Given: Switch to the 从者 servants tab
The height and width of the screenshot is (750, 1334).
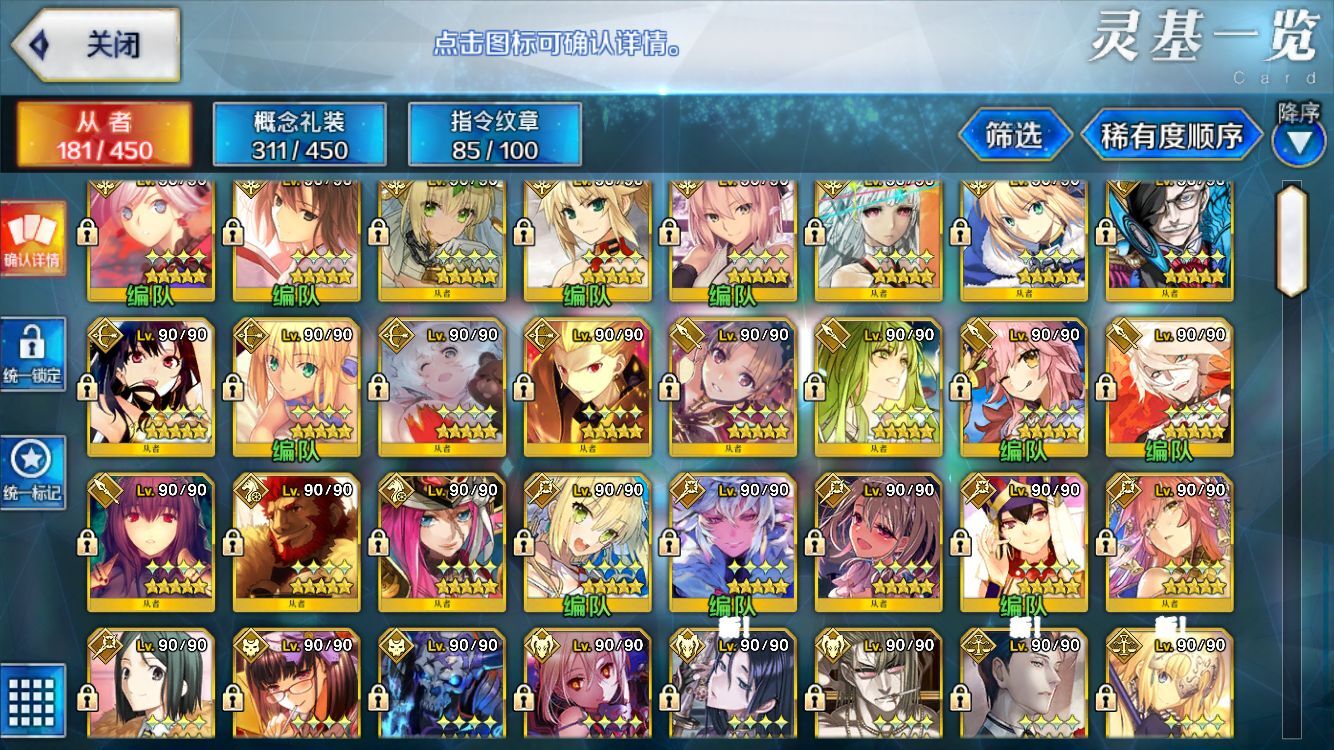Looking at the screenshot, I should click(103, 135).
